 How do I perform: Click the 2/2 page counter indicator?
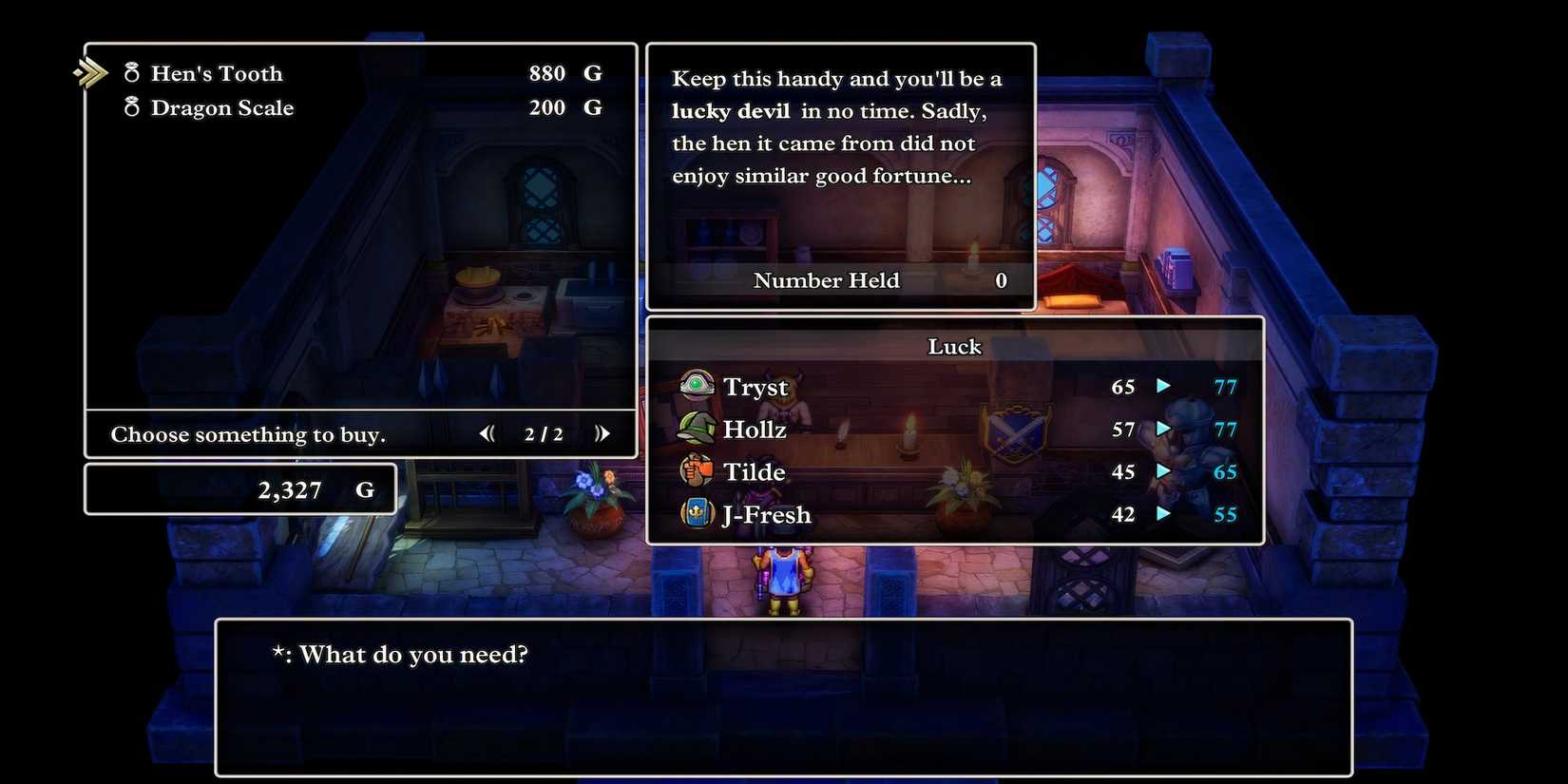tap(545, 433)
